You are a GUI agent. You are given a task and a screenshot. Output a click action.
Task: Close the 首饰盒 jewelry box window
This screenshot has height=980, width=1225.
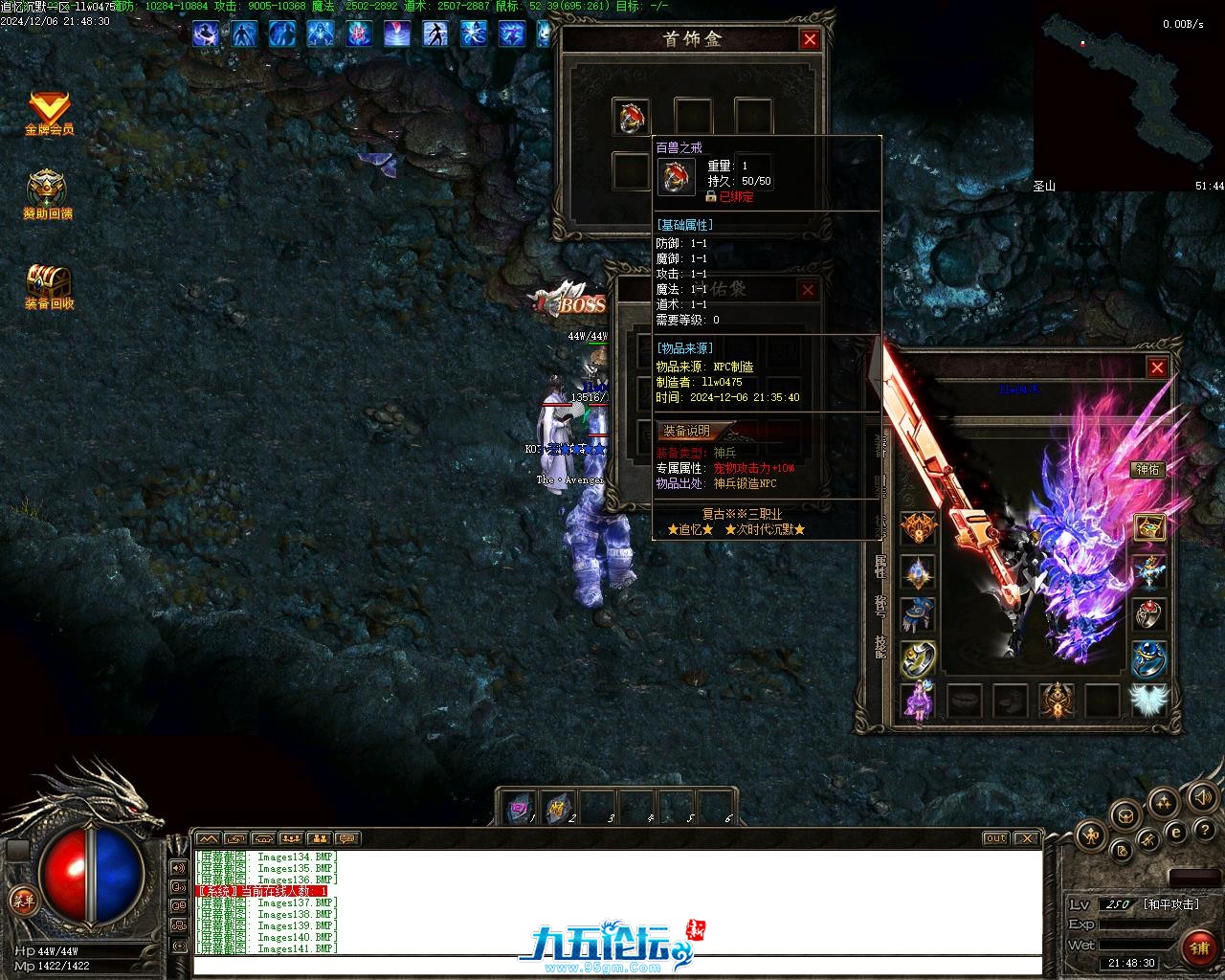810,39
